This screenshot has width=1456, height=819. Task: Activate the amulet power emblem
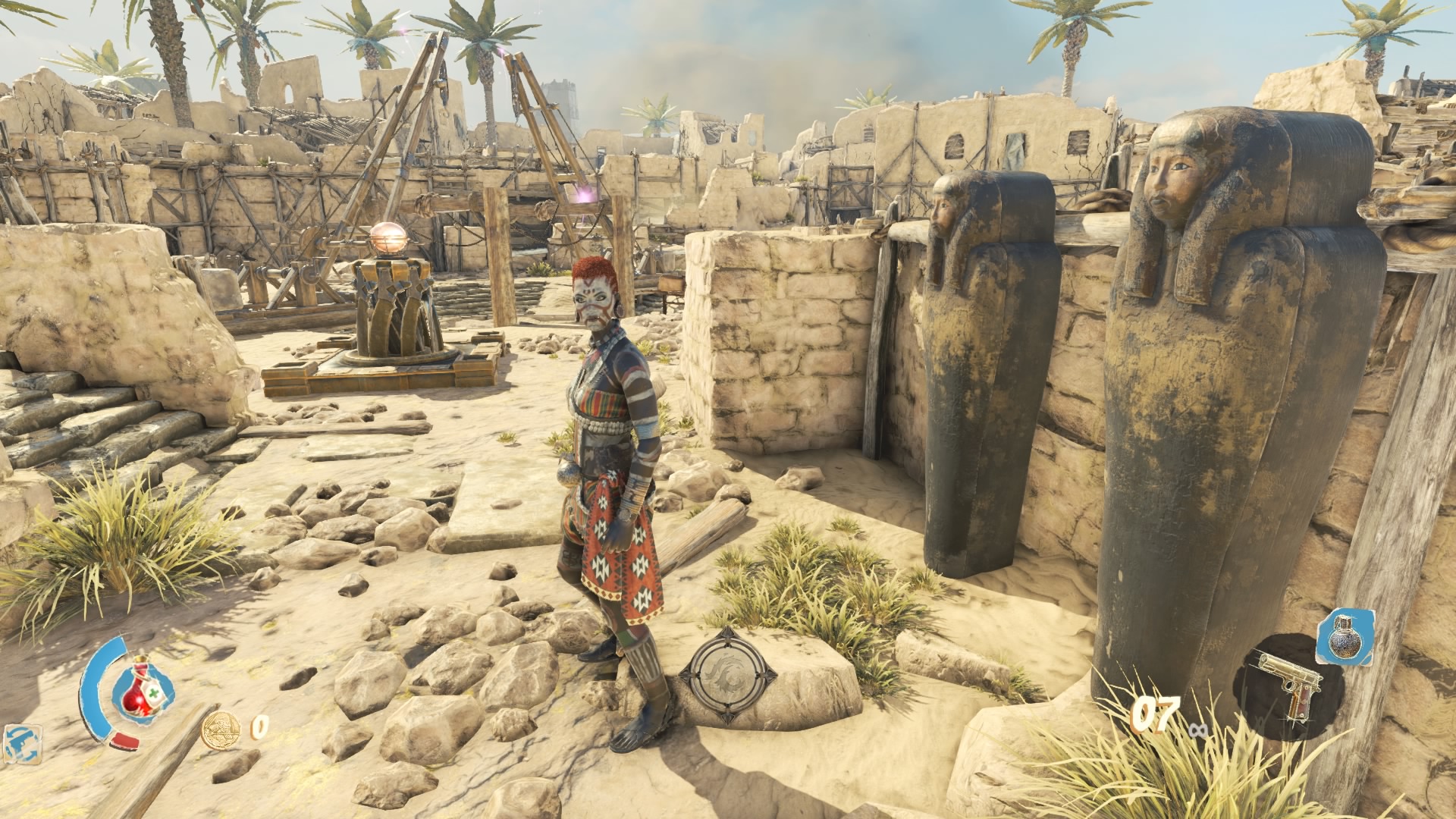tap(726, 674)
